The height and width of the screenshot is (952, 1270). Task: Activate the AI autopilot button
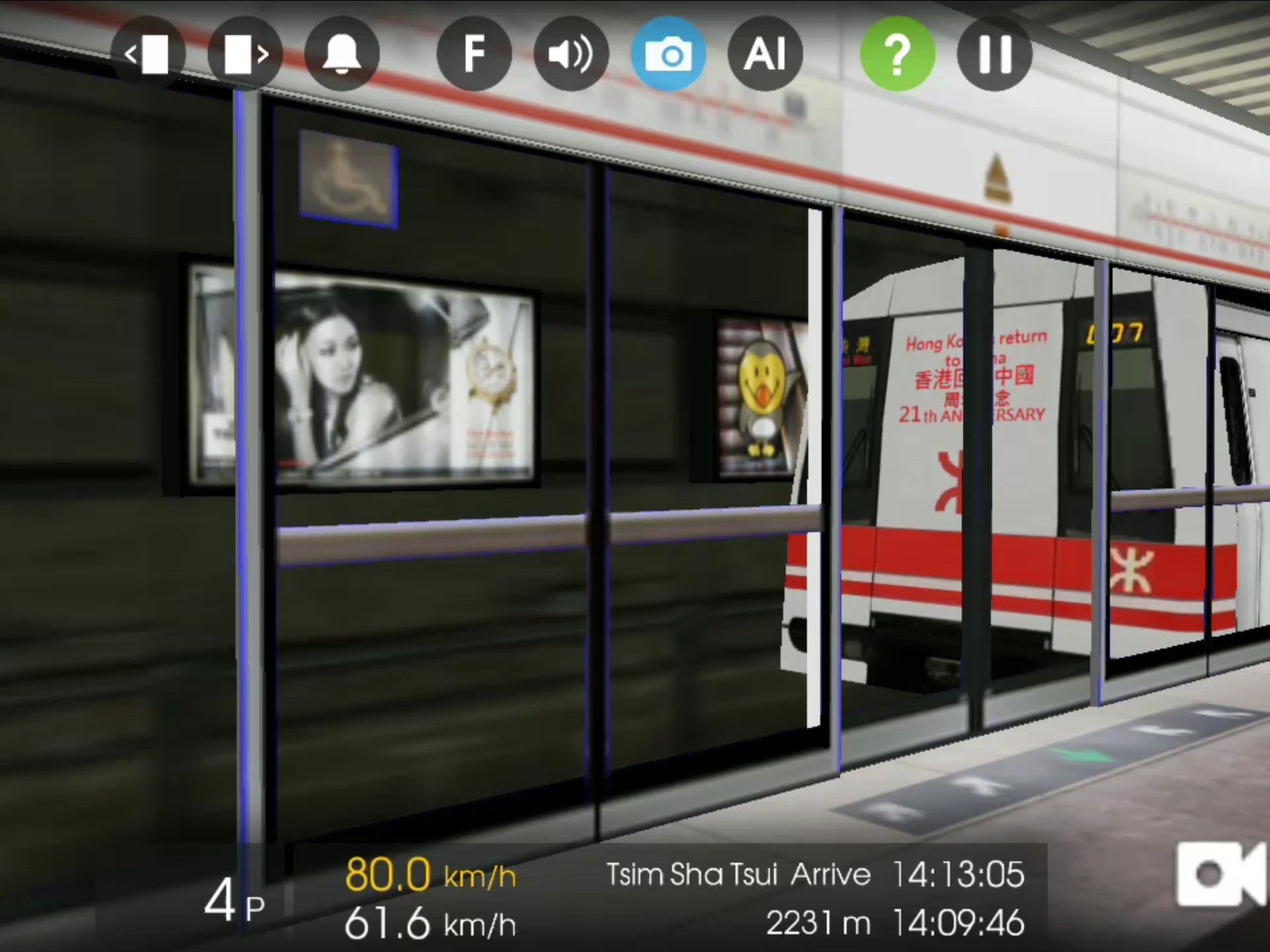coord(765,54)
